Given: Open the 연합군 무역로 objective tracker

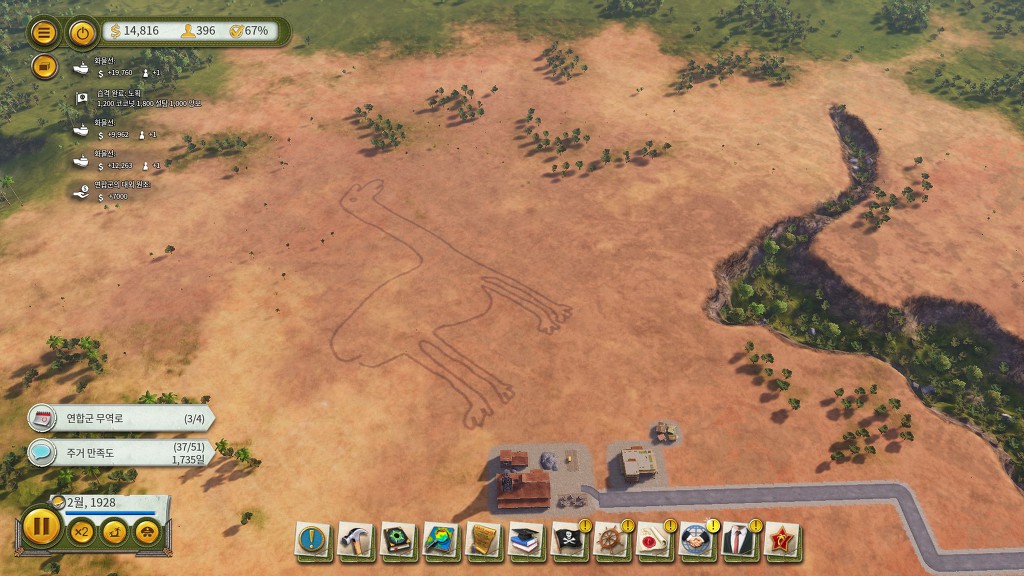Looking at the screenshot, I should tap(120, 418).
